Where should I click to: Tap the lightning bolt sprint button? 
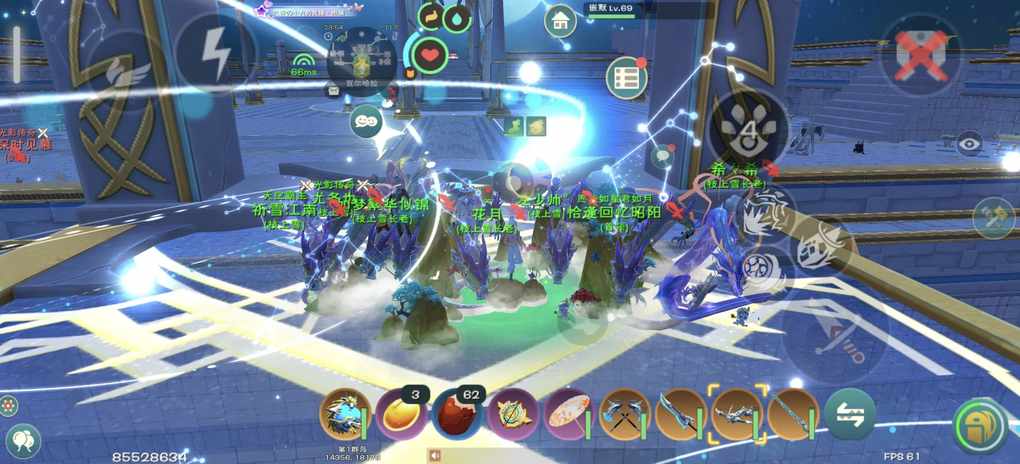point(216,50)
